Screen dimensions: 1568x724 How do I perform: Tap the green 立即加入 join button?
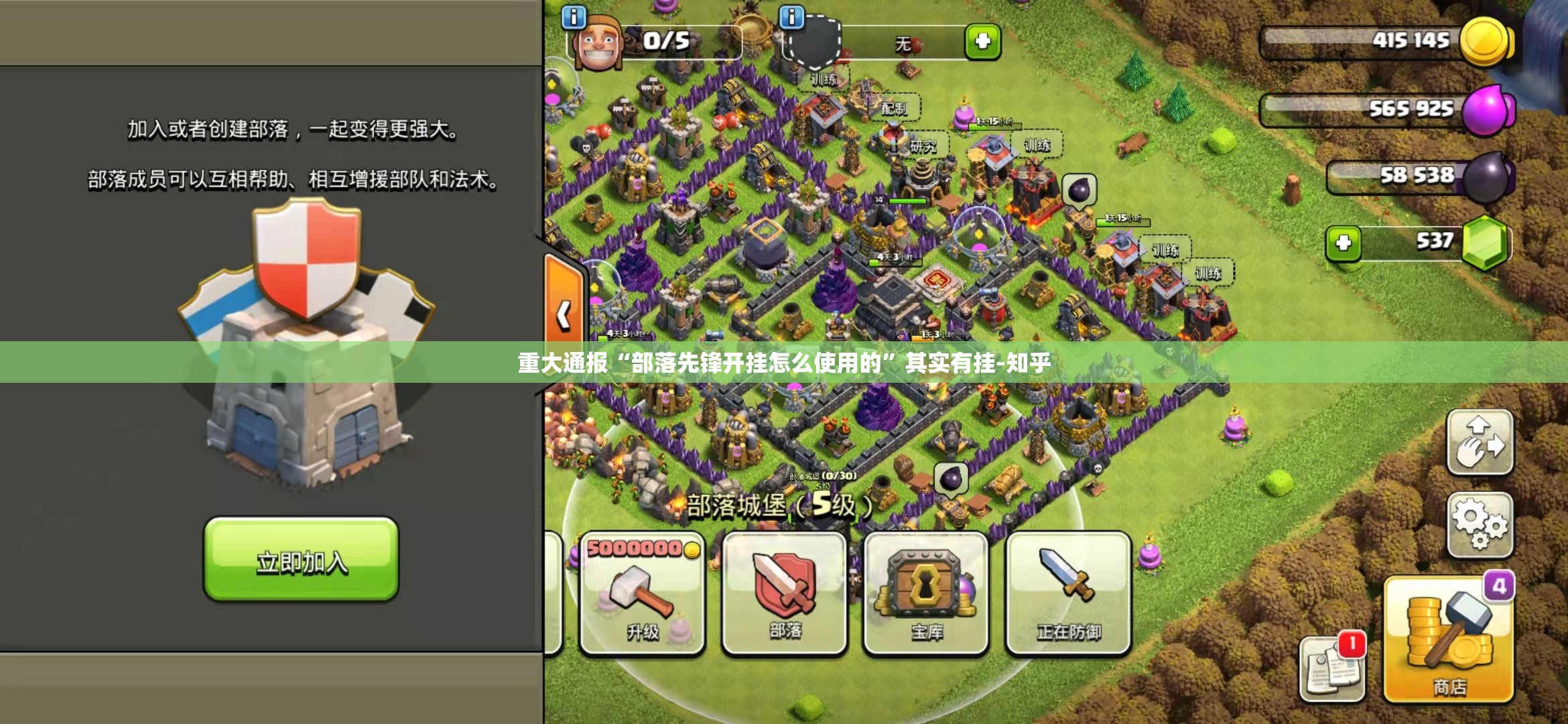pos(301,559)
